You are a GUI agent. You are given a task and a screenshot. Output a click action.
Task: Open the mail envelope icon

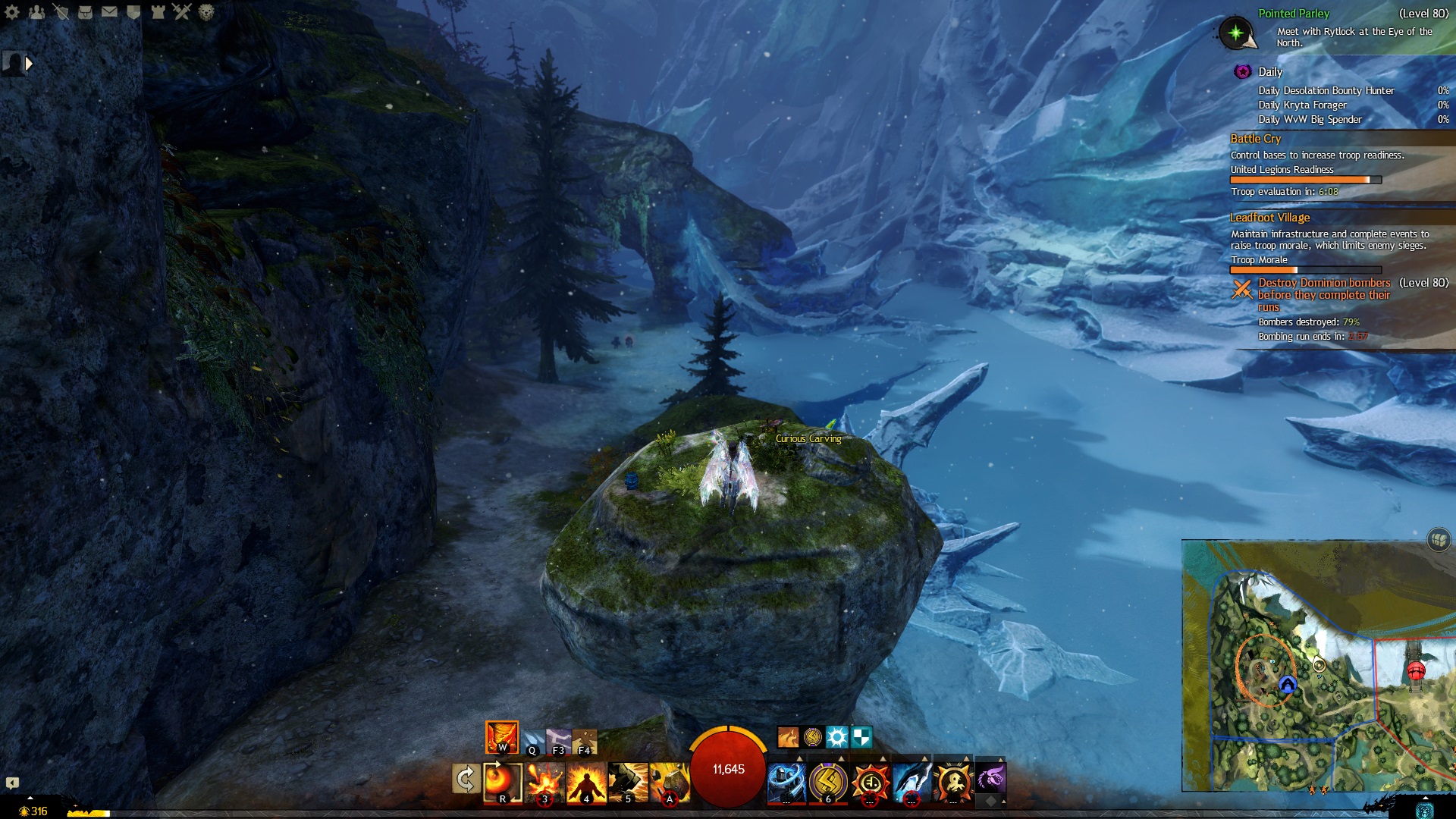[109, 12]
